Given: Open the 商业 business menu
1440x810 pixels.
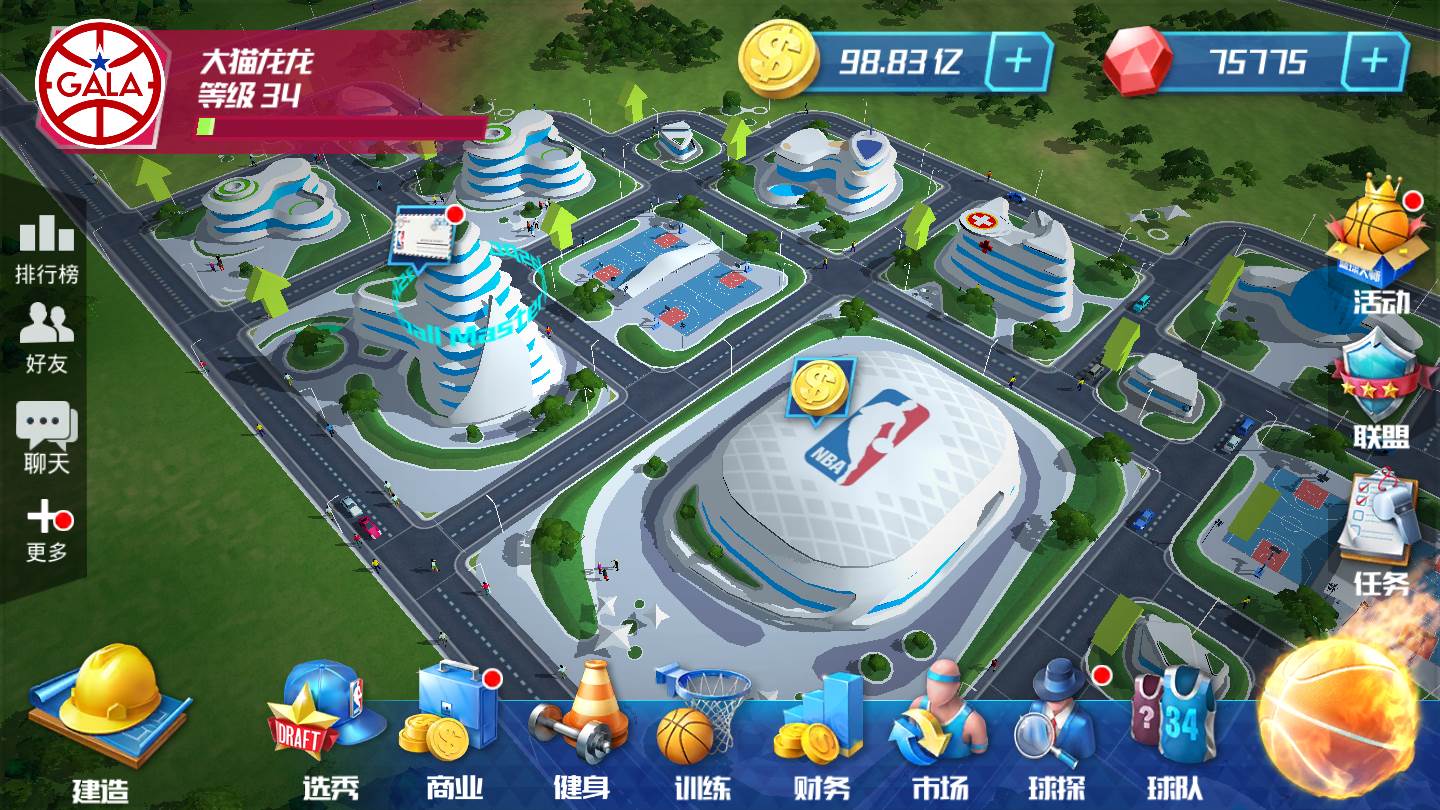Looking at the screenshot, I should click(455, 730).
